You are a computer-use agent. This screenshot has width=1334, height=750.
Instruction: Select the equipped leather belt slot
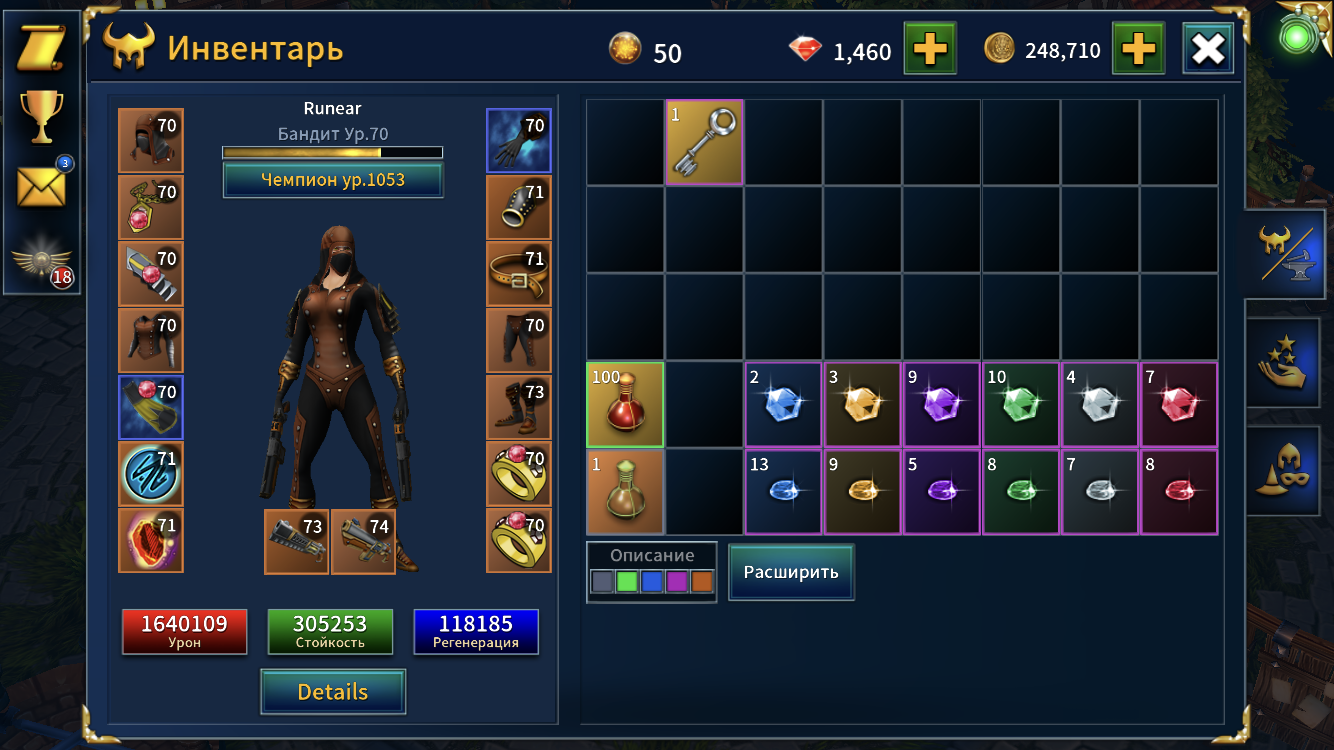pyautogui.click(x=518, y=273)
